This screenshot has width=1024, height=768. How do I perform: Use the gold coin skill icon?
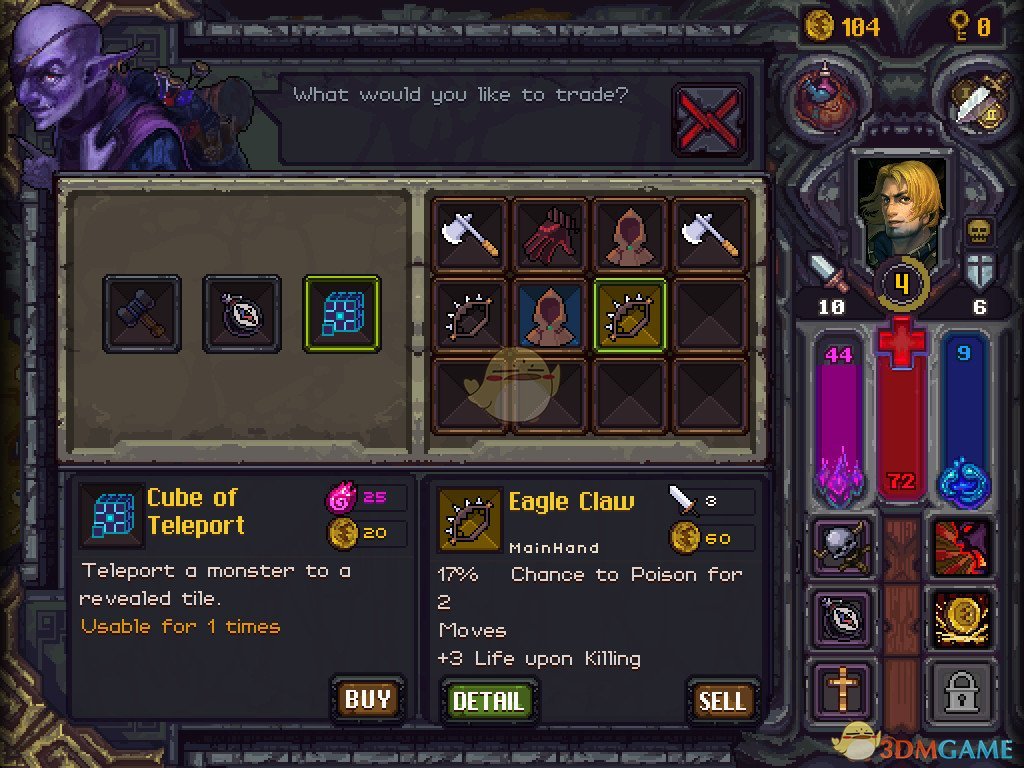[962, 619]
